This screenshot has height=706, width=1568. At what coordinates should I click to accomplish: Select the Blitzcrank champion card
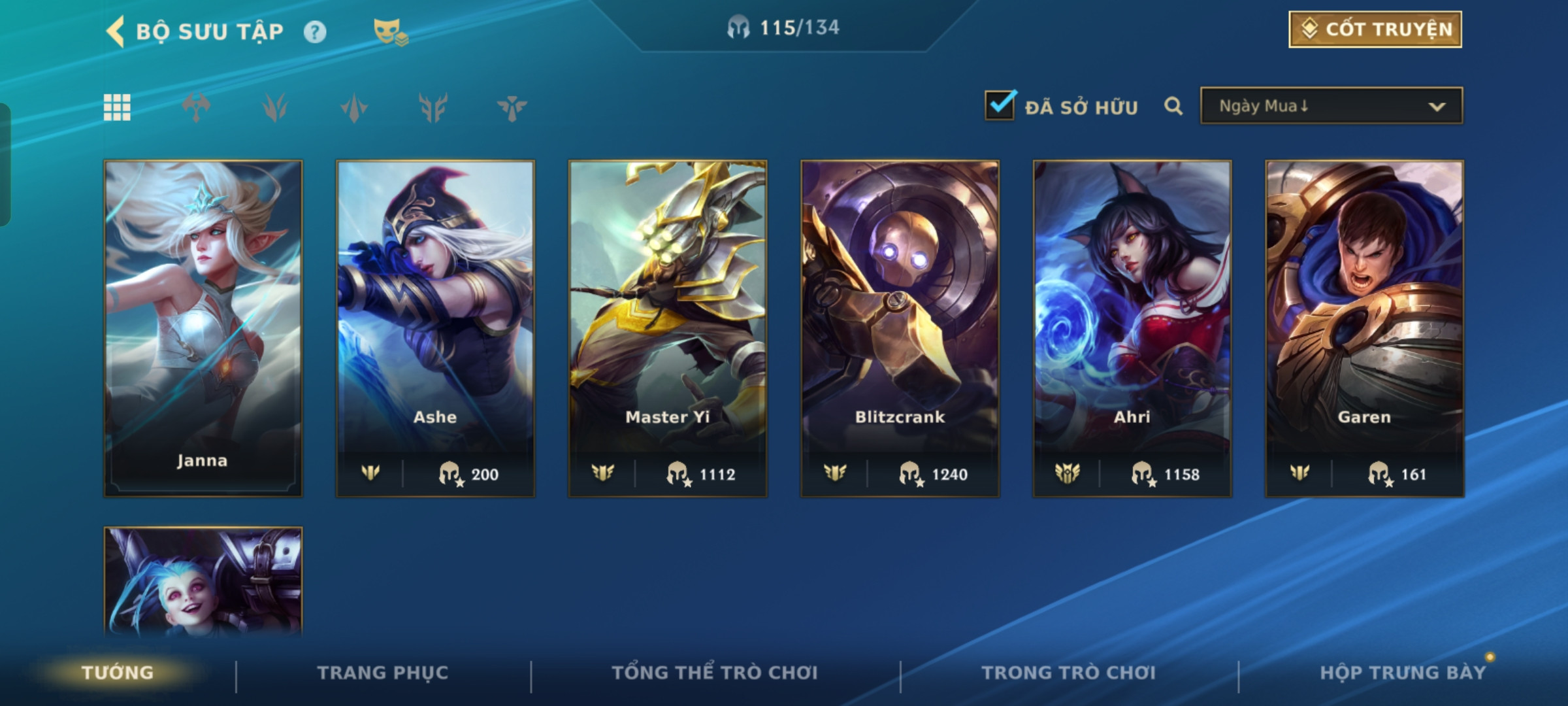point(900,328)
